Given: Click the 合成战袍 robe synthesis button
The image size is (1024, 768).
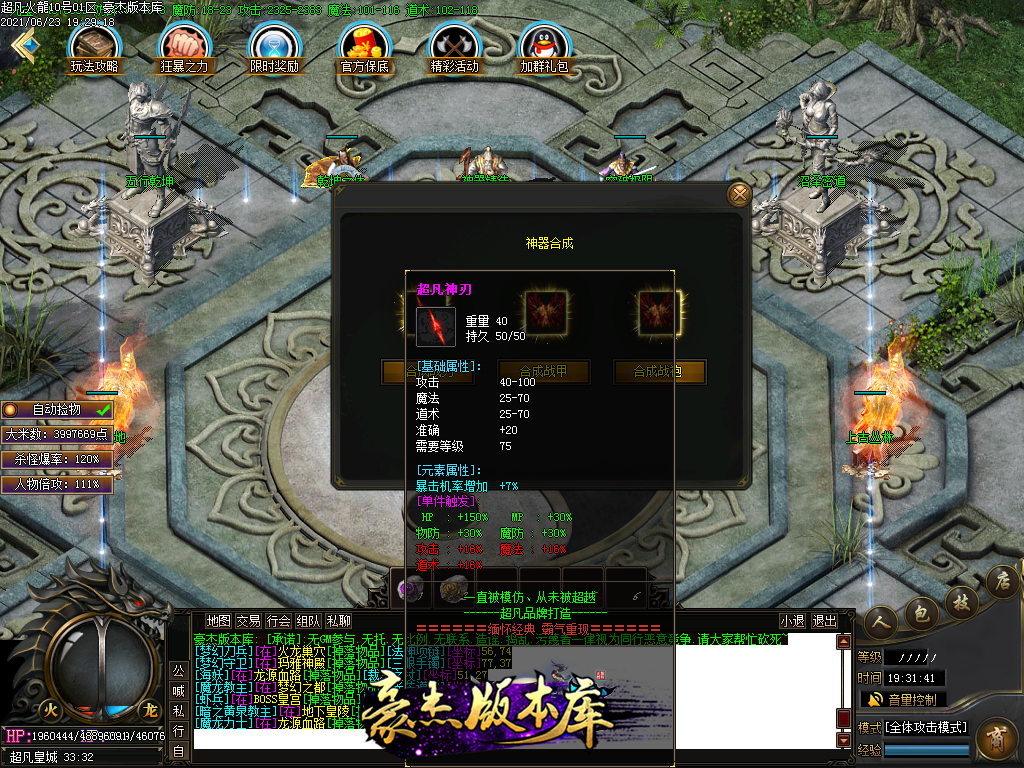Looking at the screenshot, I should [660, 372].
